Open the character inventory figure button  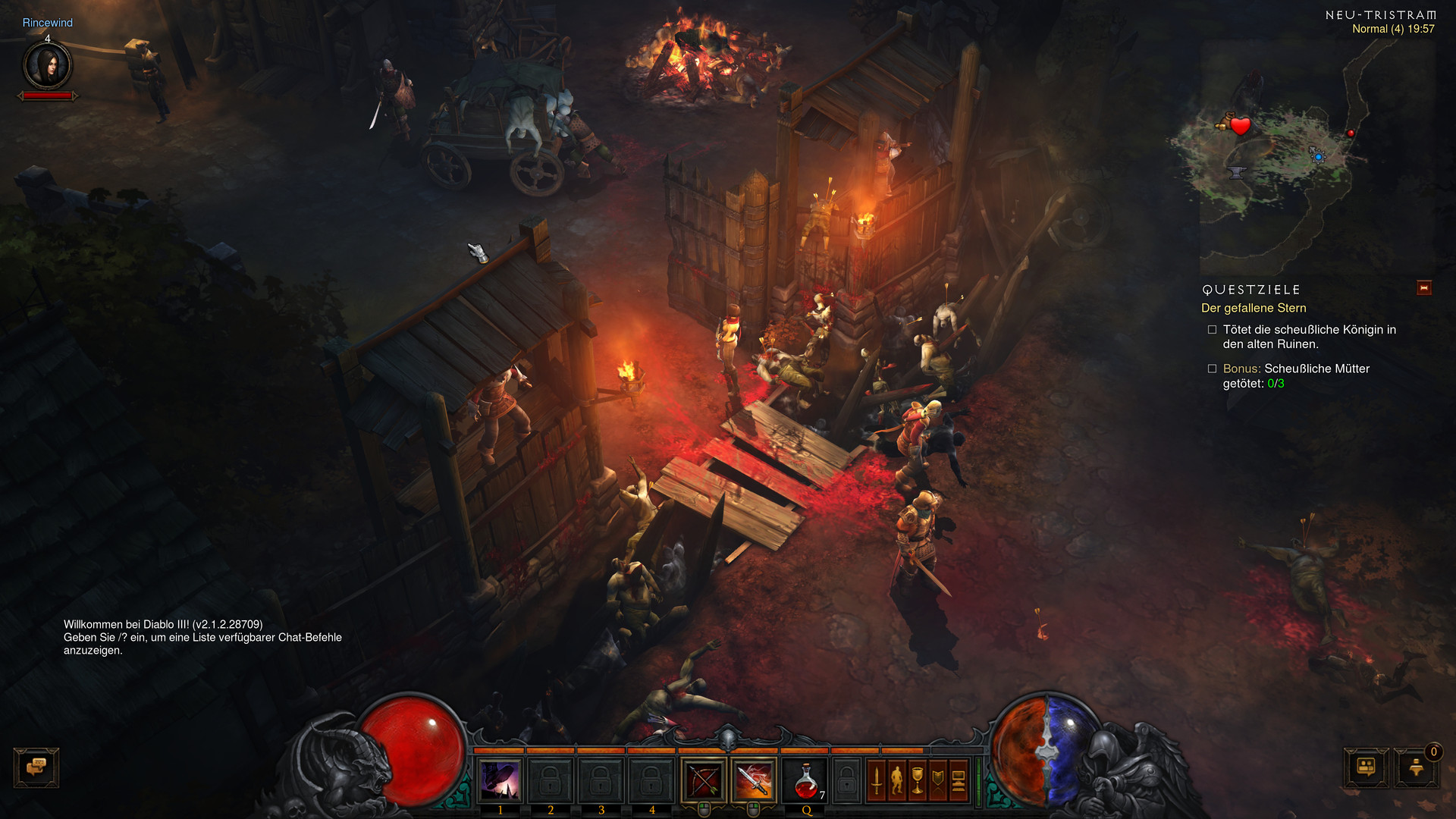point(897,780)
